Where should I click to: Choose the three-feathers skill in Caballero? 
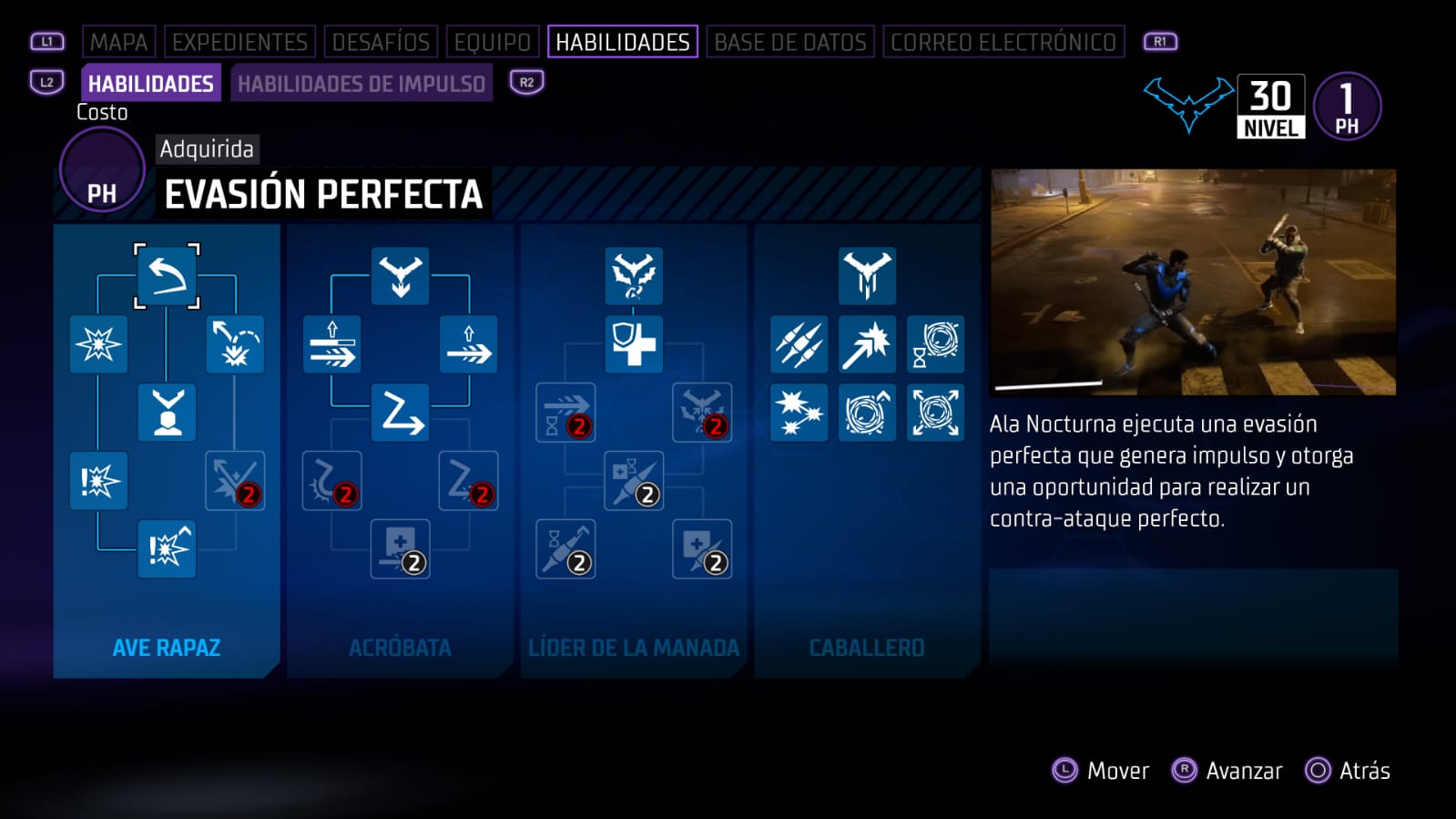(x=799, y=344)
